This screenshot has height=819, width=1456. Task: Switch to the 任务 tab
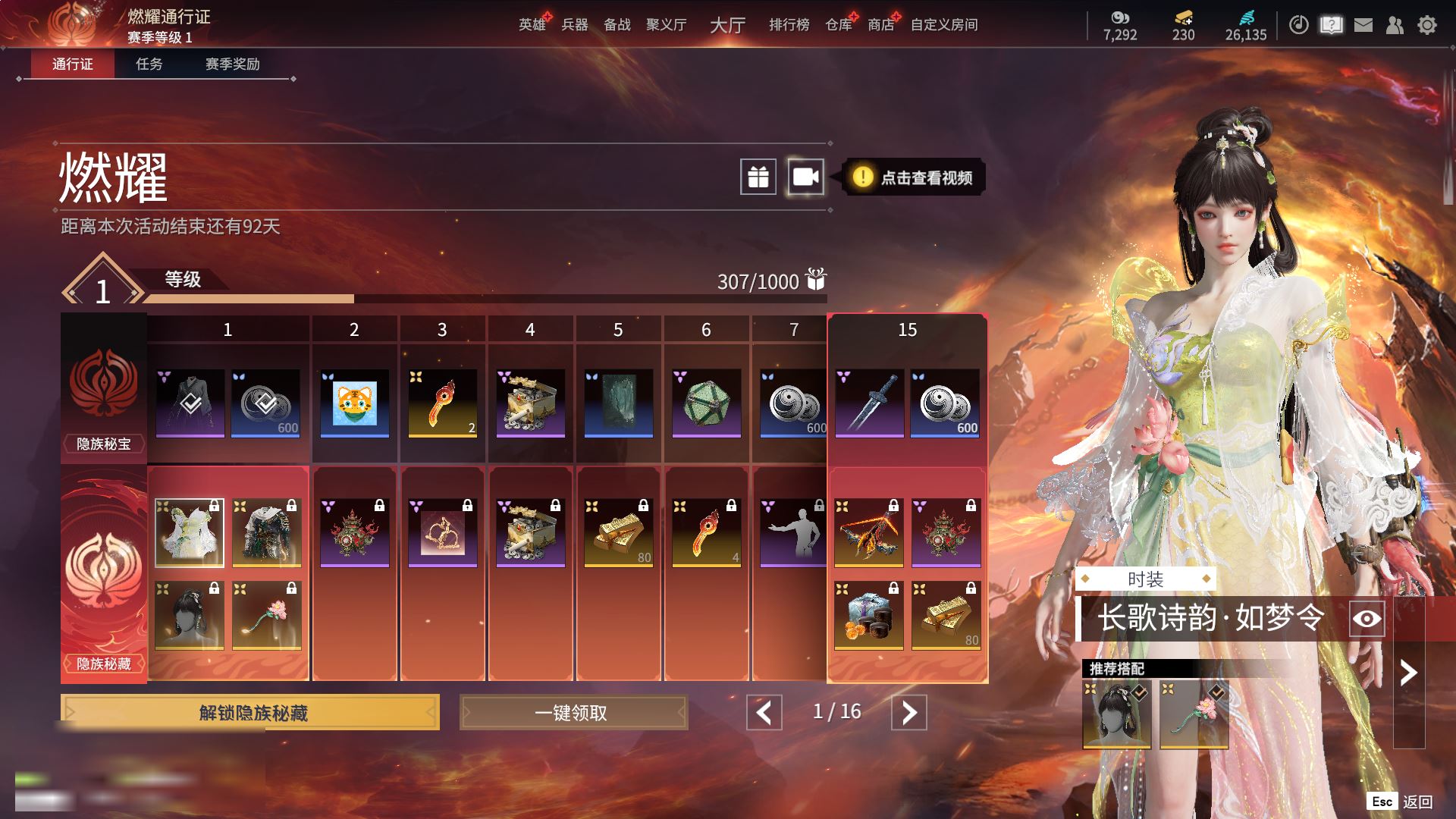pos(149,64)
